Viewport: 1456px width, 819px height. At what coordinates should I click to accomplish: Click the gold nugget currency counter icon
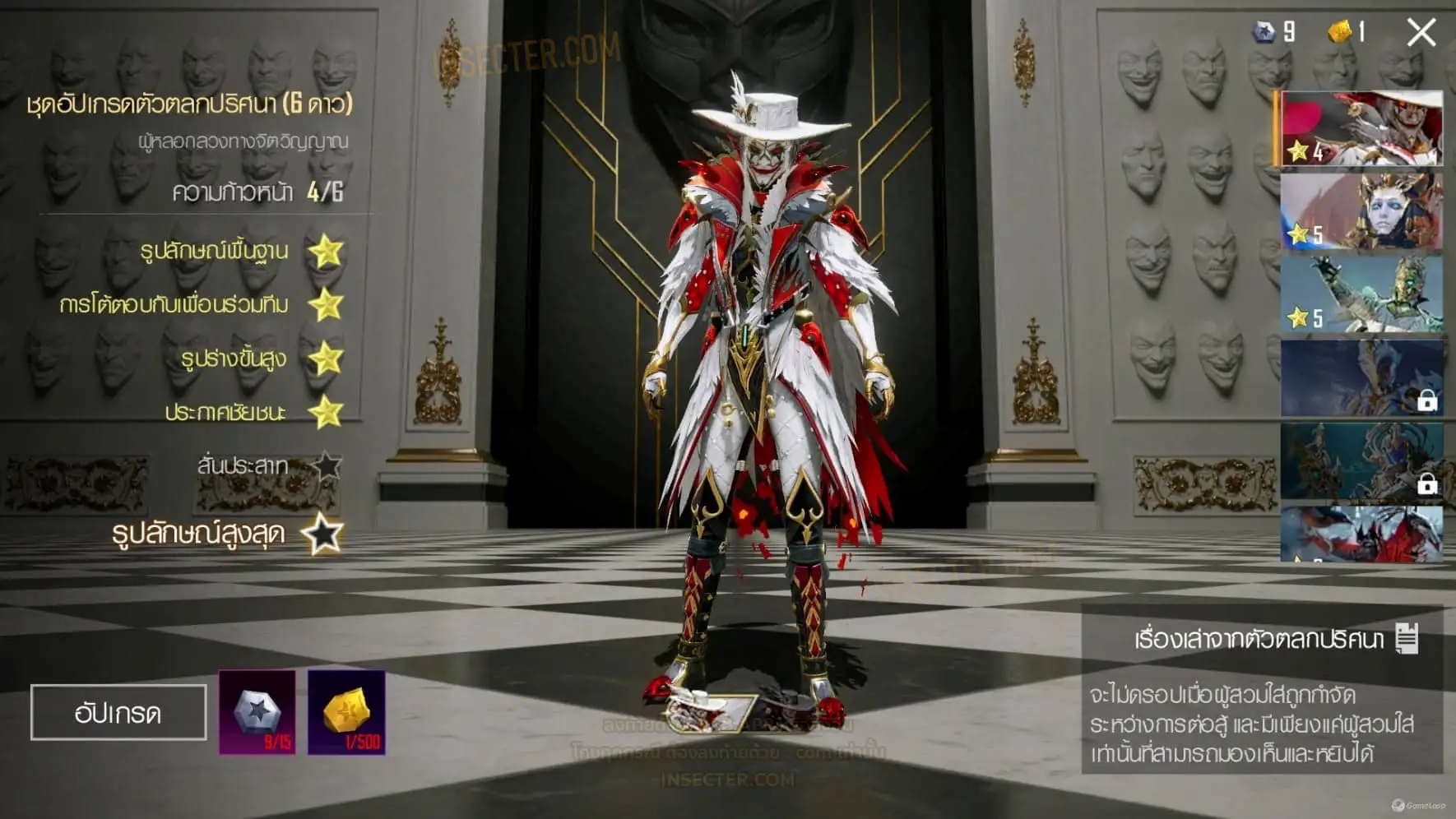click(1340, 32)
